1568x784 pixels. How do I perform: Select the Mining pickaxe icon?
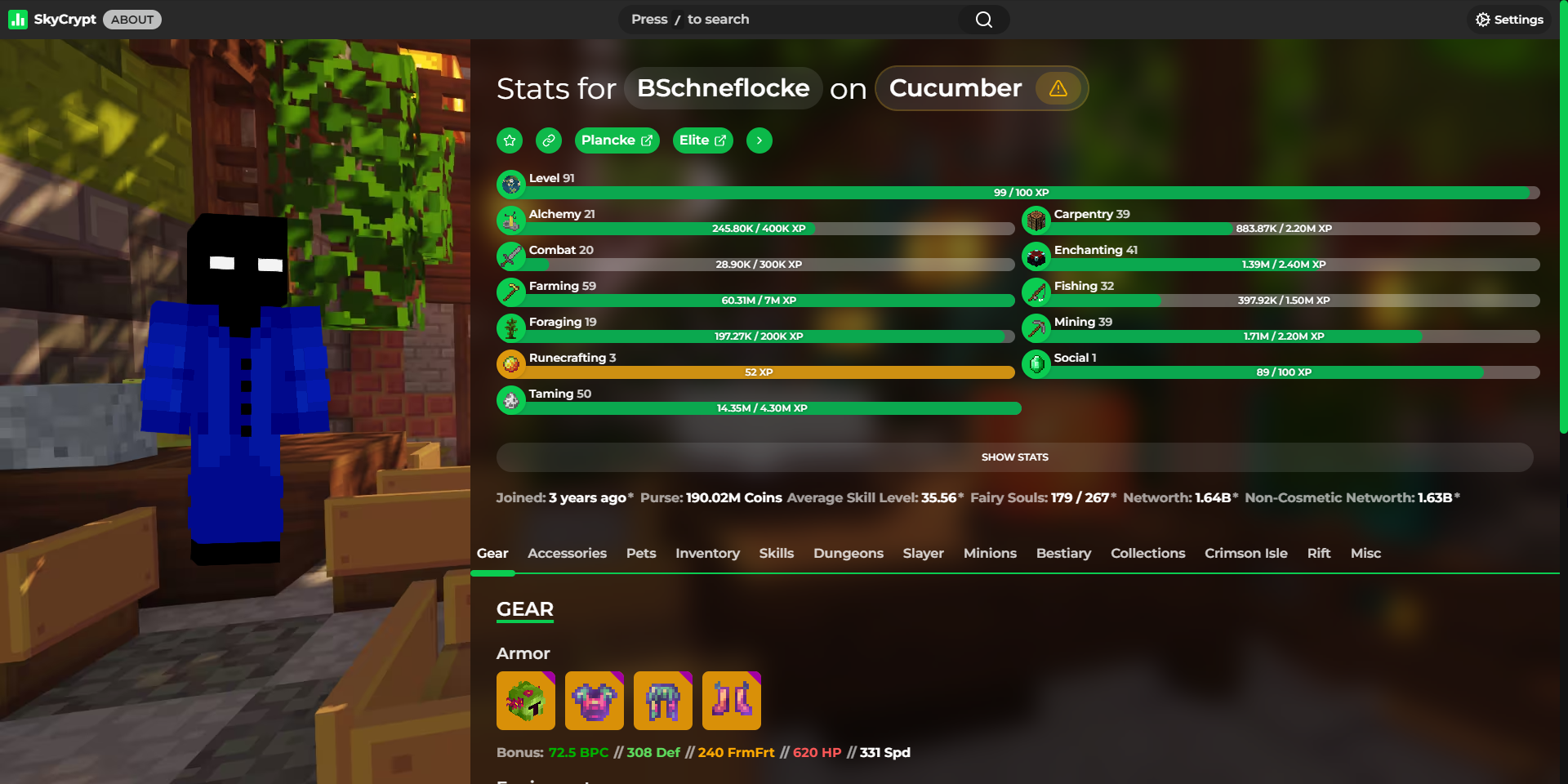click(1036, 327)
